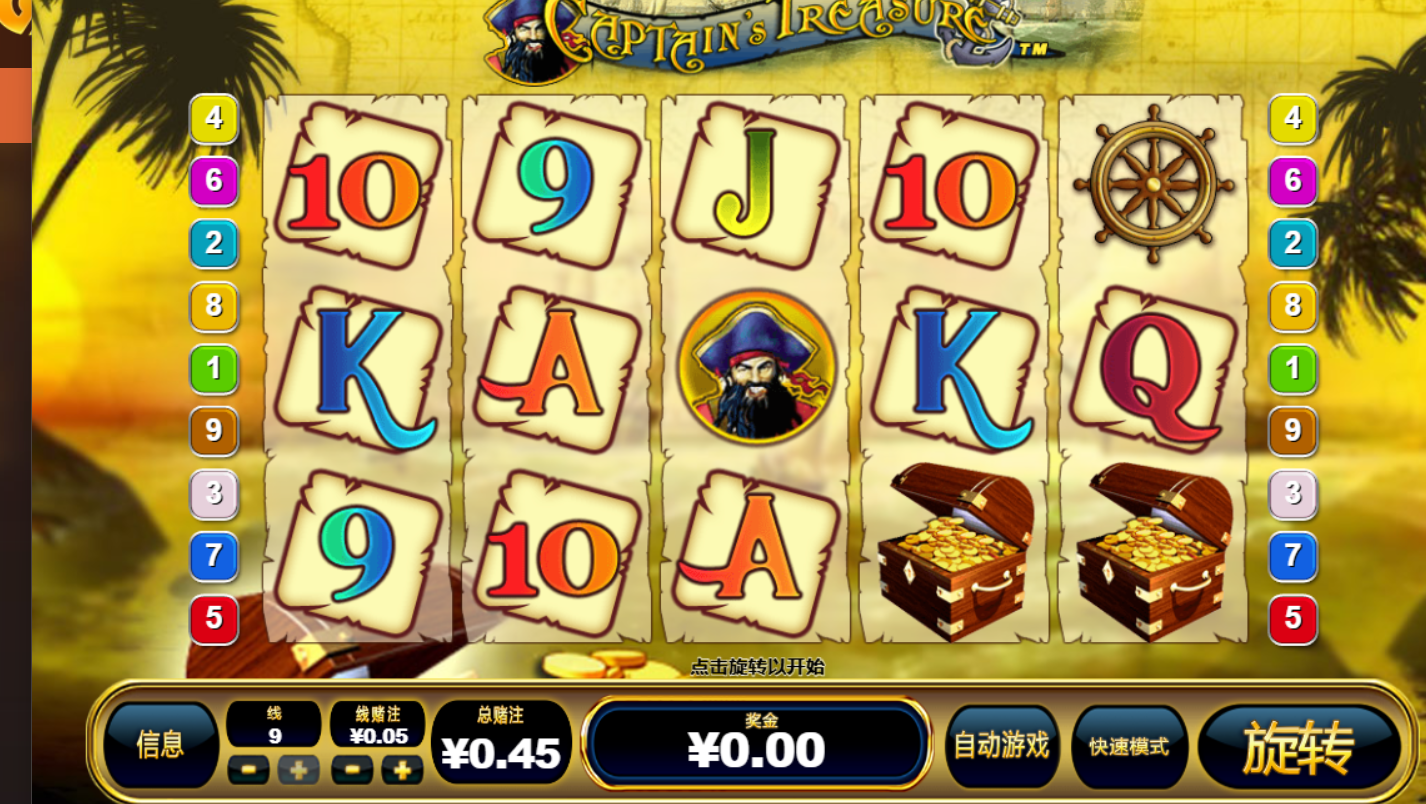Viewport: 1426px width, 804px height.
Task: Decrease the 线 paylines count
Action: click(248, 769)
